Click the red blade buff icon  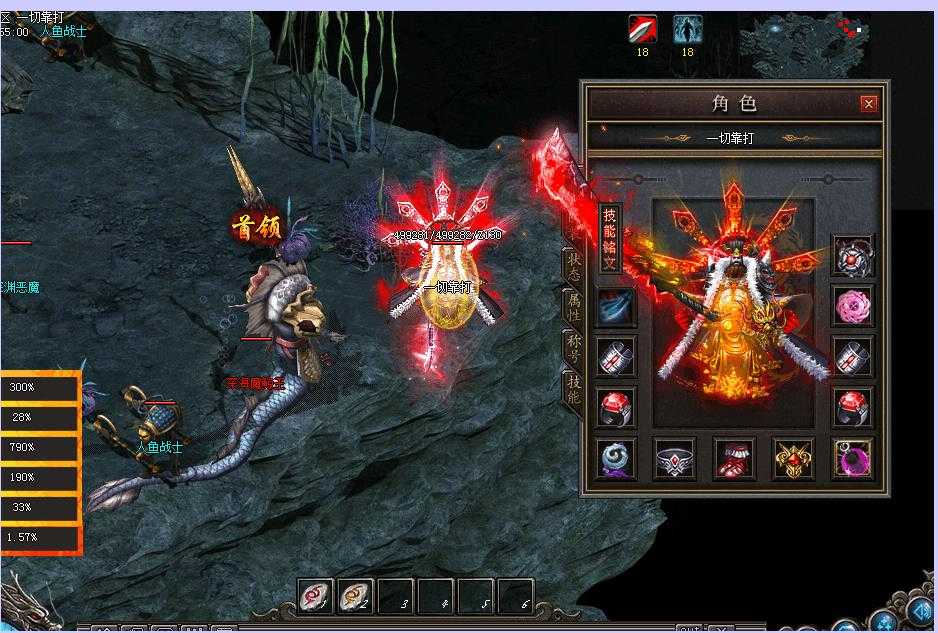tap(642, 29)
